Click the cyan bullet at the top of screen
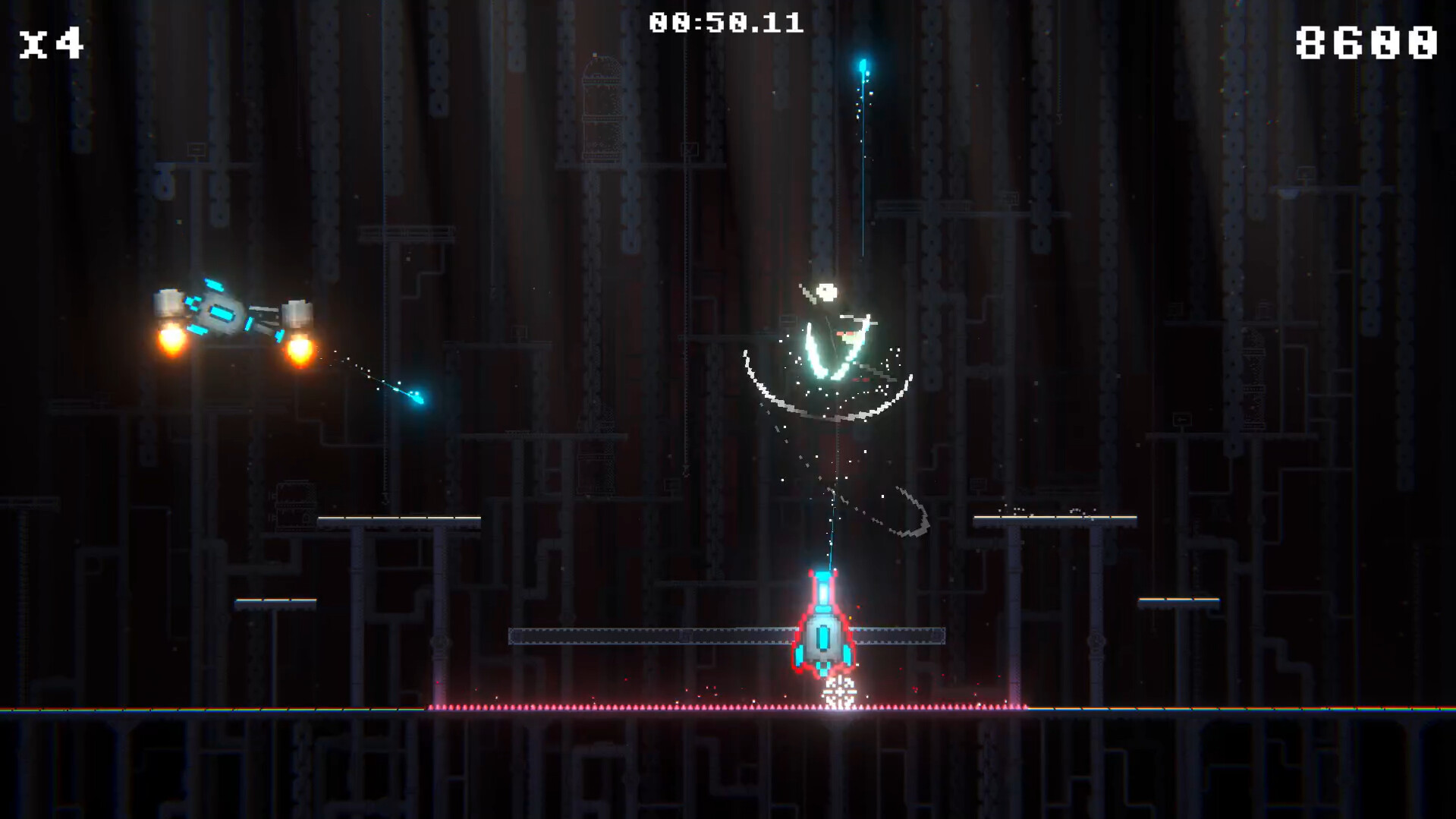This screenshot has width=1456, height=819. [x=861, y=65]
